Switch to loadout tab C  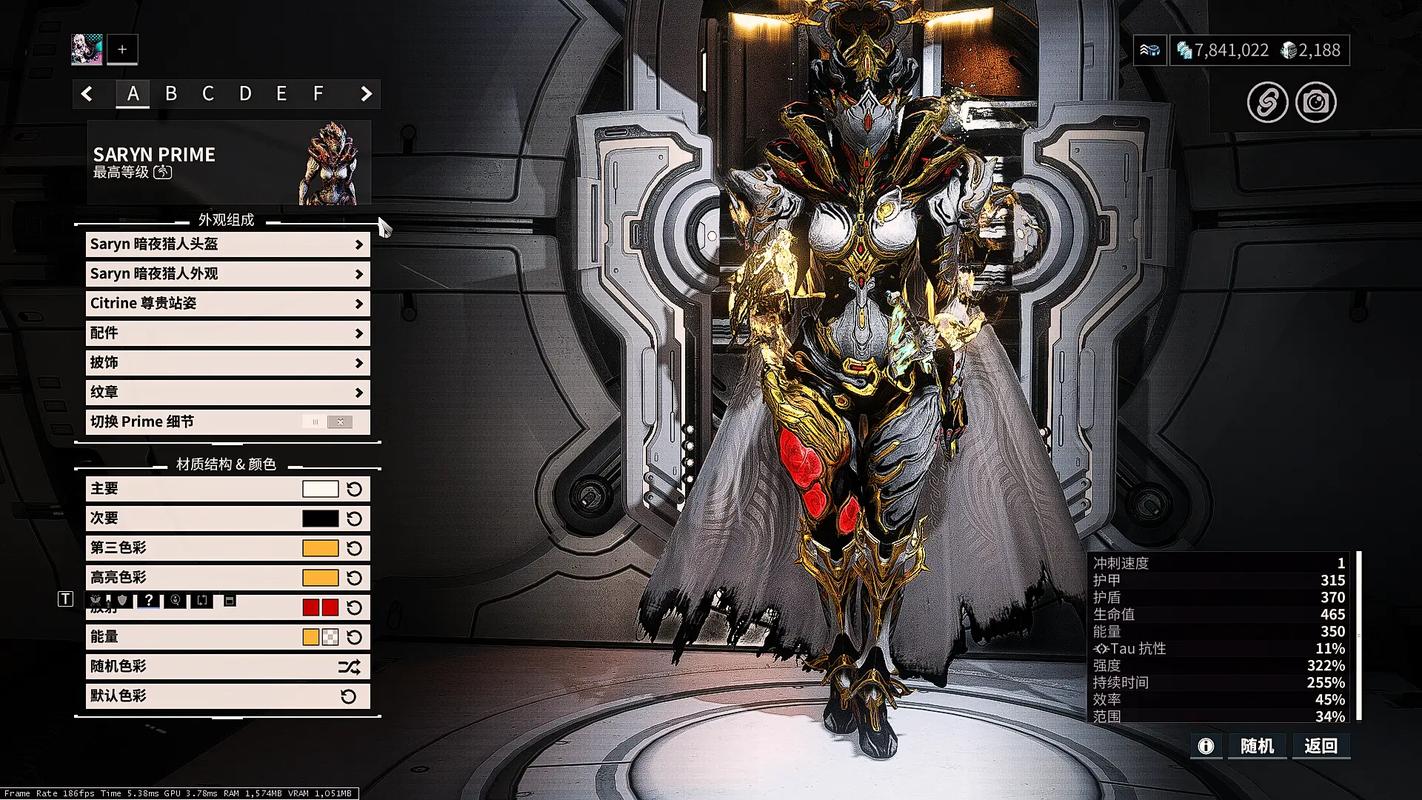[x=208, y=94]
